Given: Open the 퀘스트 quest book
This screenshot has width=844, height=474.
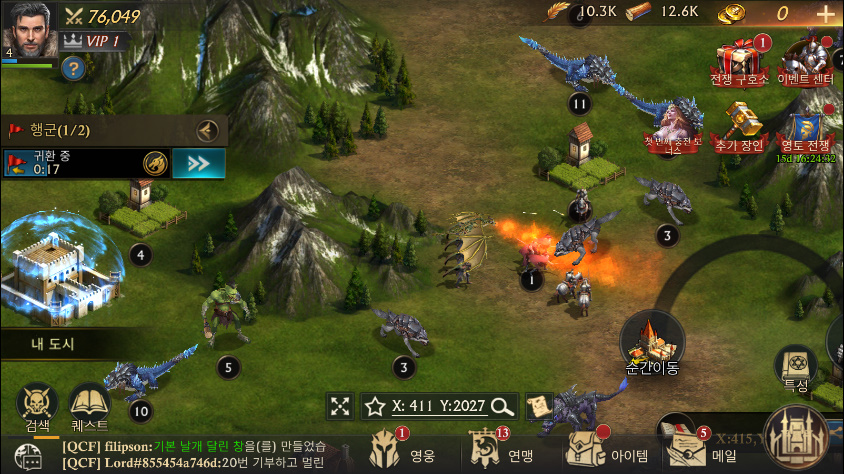Looking at the screenshot, I should click(x=89, y=405).
